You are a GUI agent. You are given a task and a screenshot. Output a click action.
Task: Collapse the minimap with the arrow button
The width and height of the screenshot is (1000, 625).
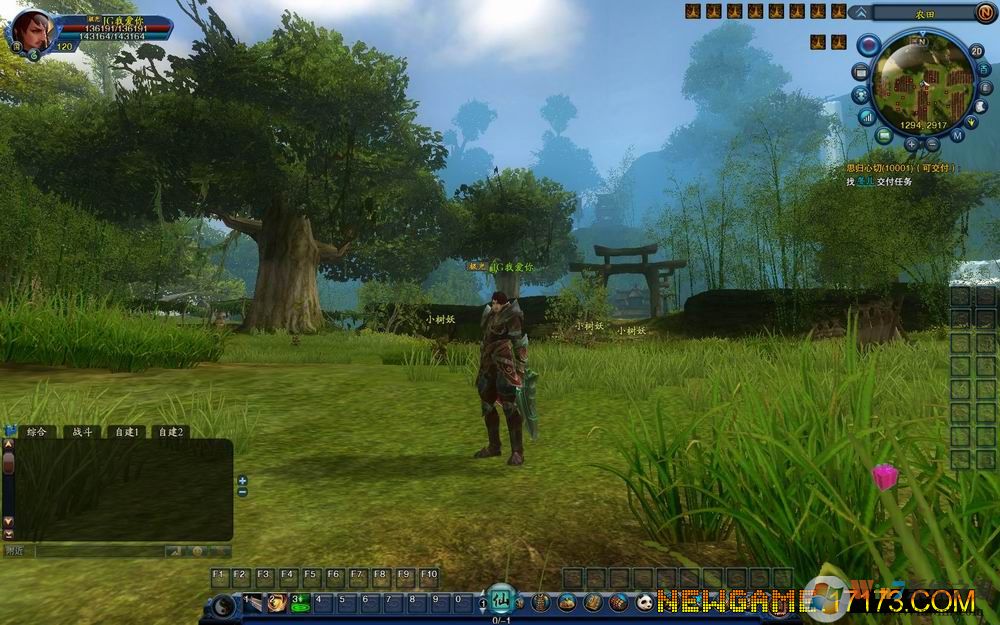click(x=860, y=12)
